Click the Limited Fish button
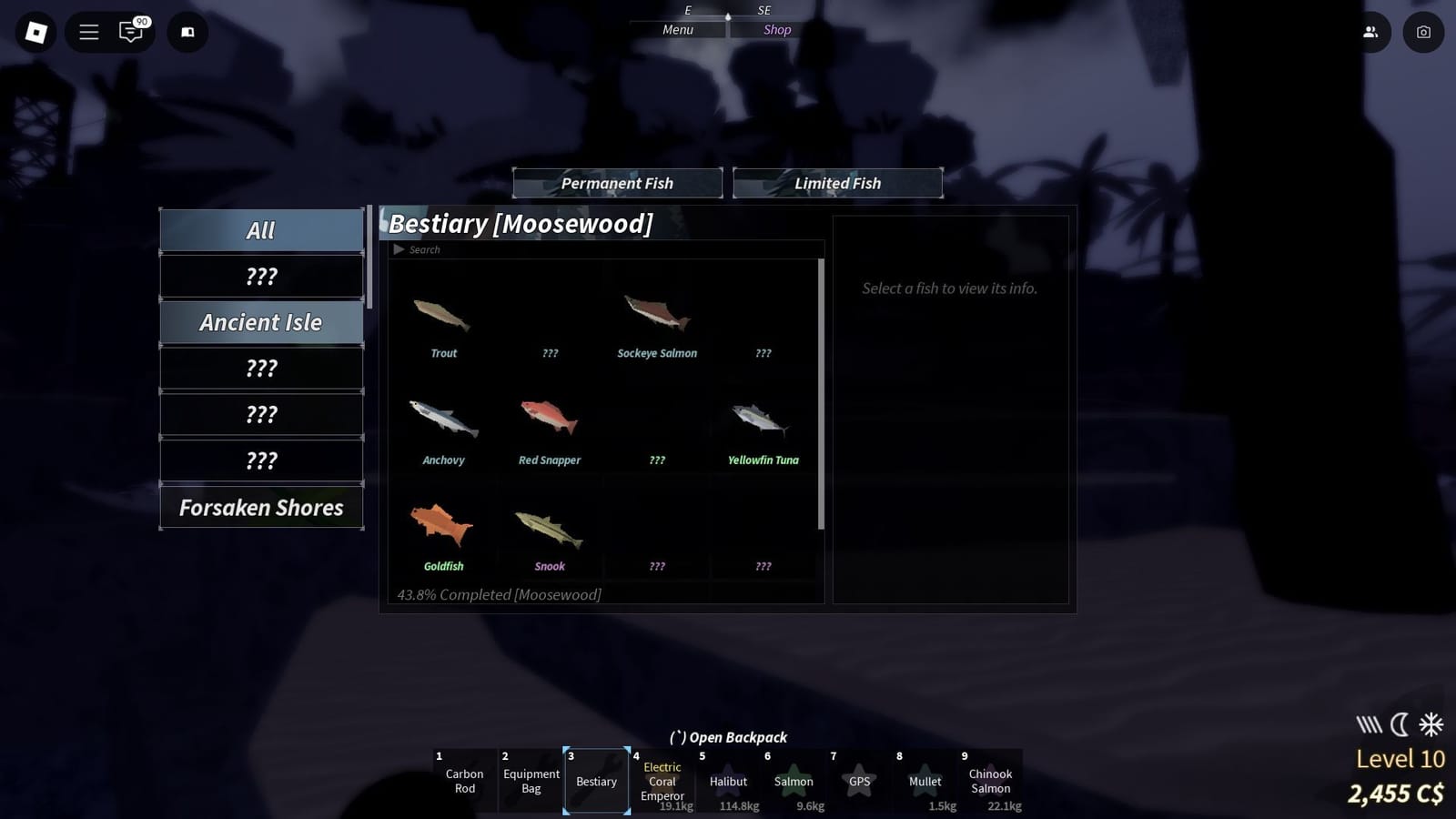The image size is (1456, 819). pos(837,183)
